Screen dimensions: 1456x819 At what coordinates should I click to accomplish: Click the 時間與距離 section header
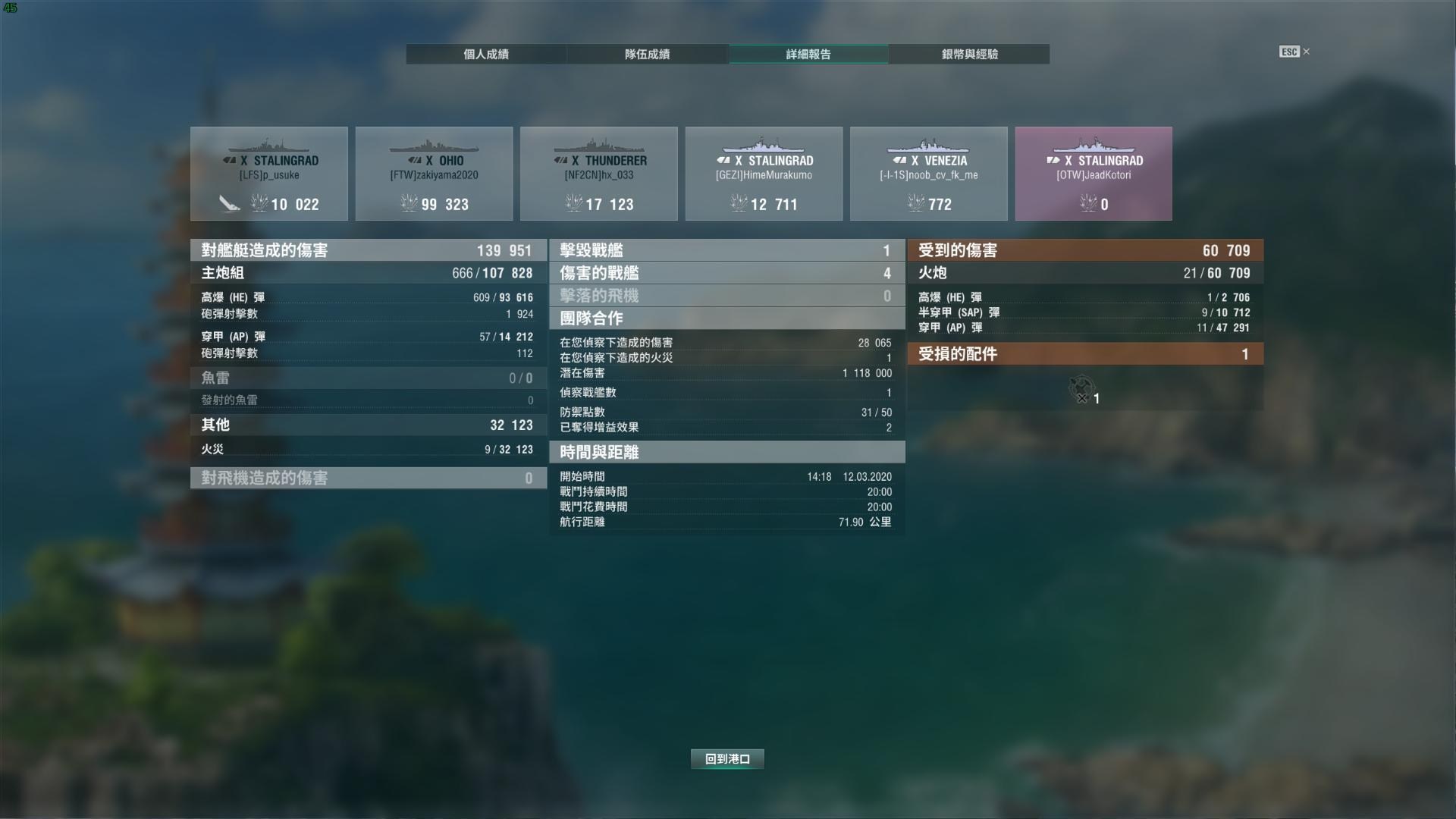(x=726, y=452)
